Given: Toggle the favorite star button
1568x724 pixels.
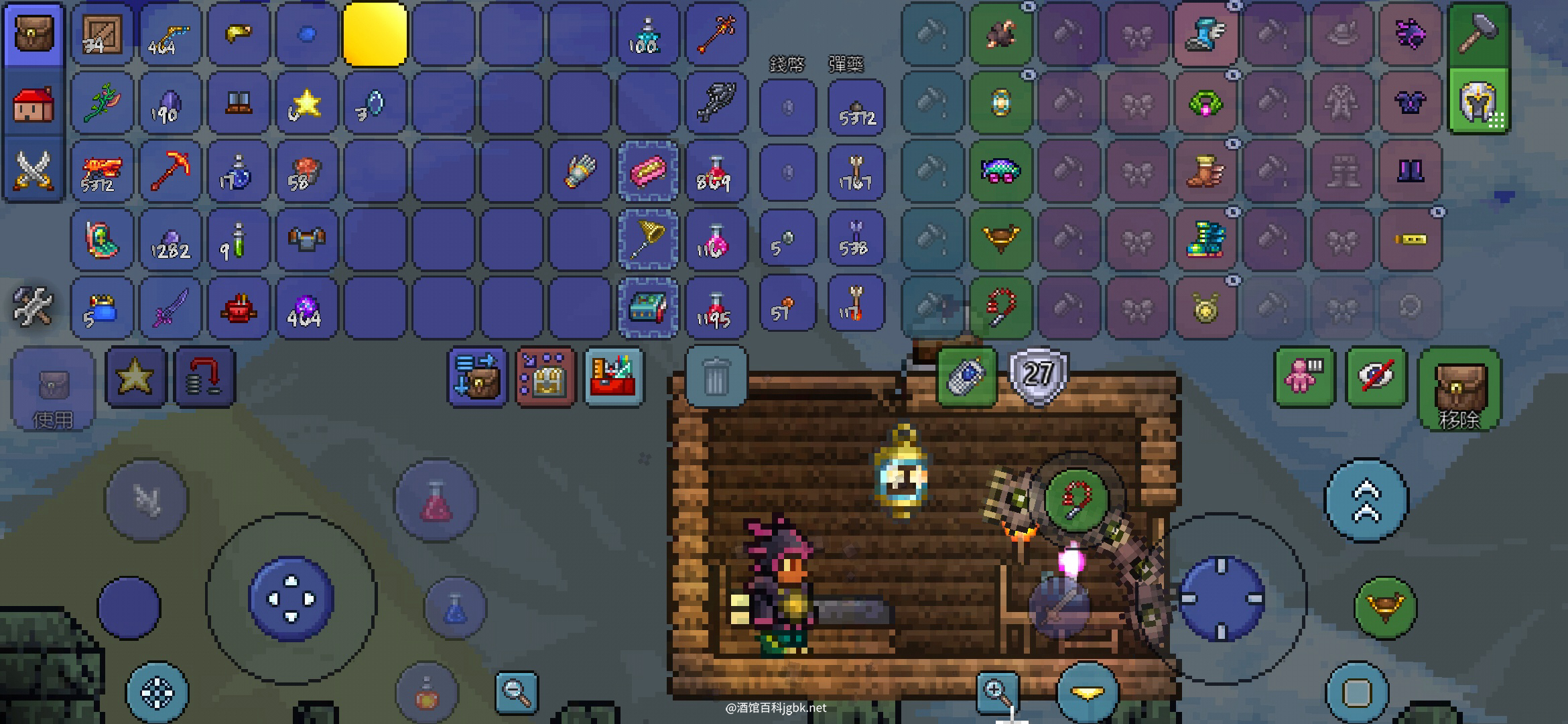Looking at the screenshot, I should click(135, 377).
